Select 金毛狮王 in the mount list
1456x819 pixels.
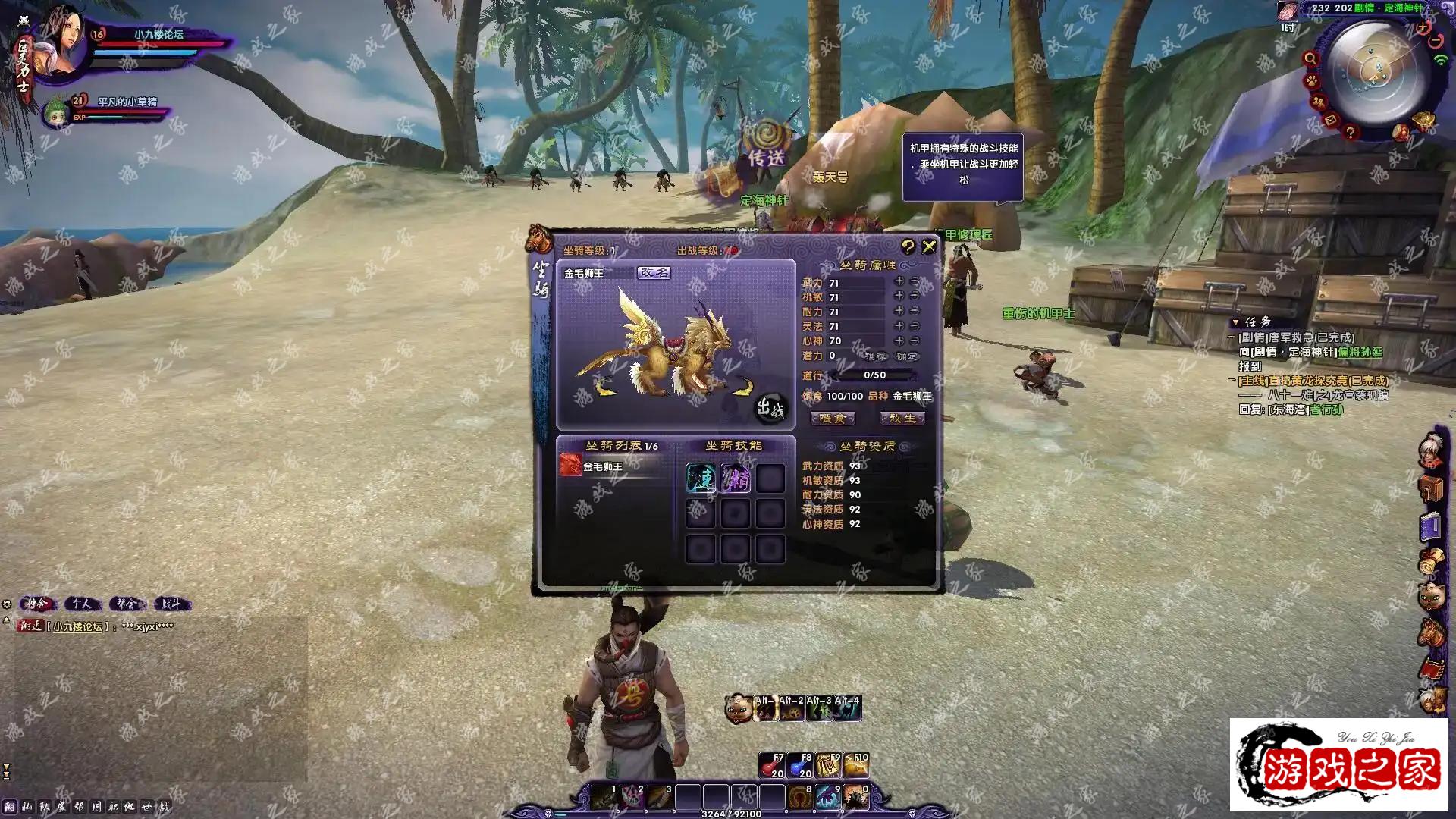pyautogui.click(x=603, y=466)
